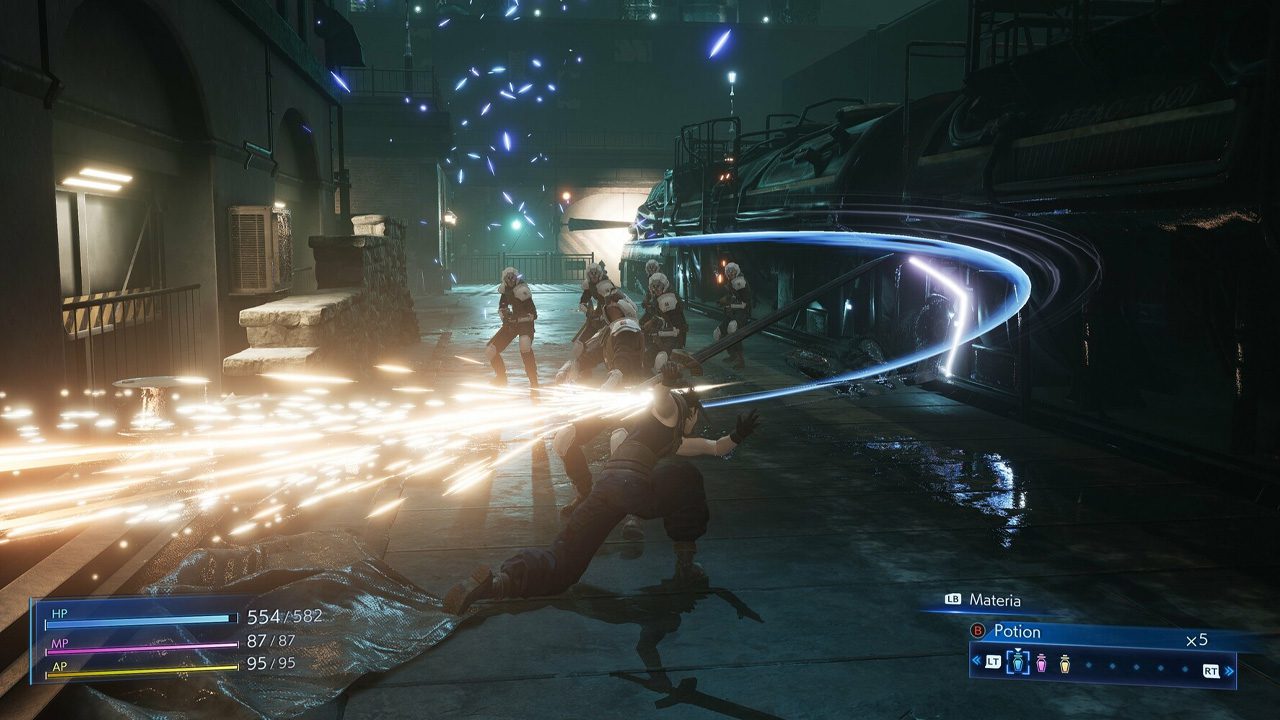The height and width of the screenshot is (720, 1280).
Task: Use the Potion command entry
Action: [x=1016, y=632]
